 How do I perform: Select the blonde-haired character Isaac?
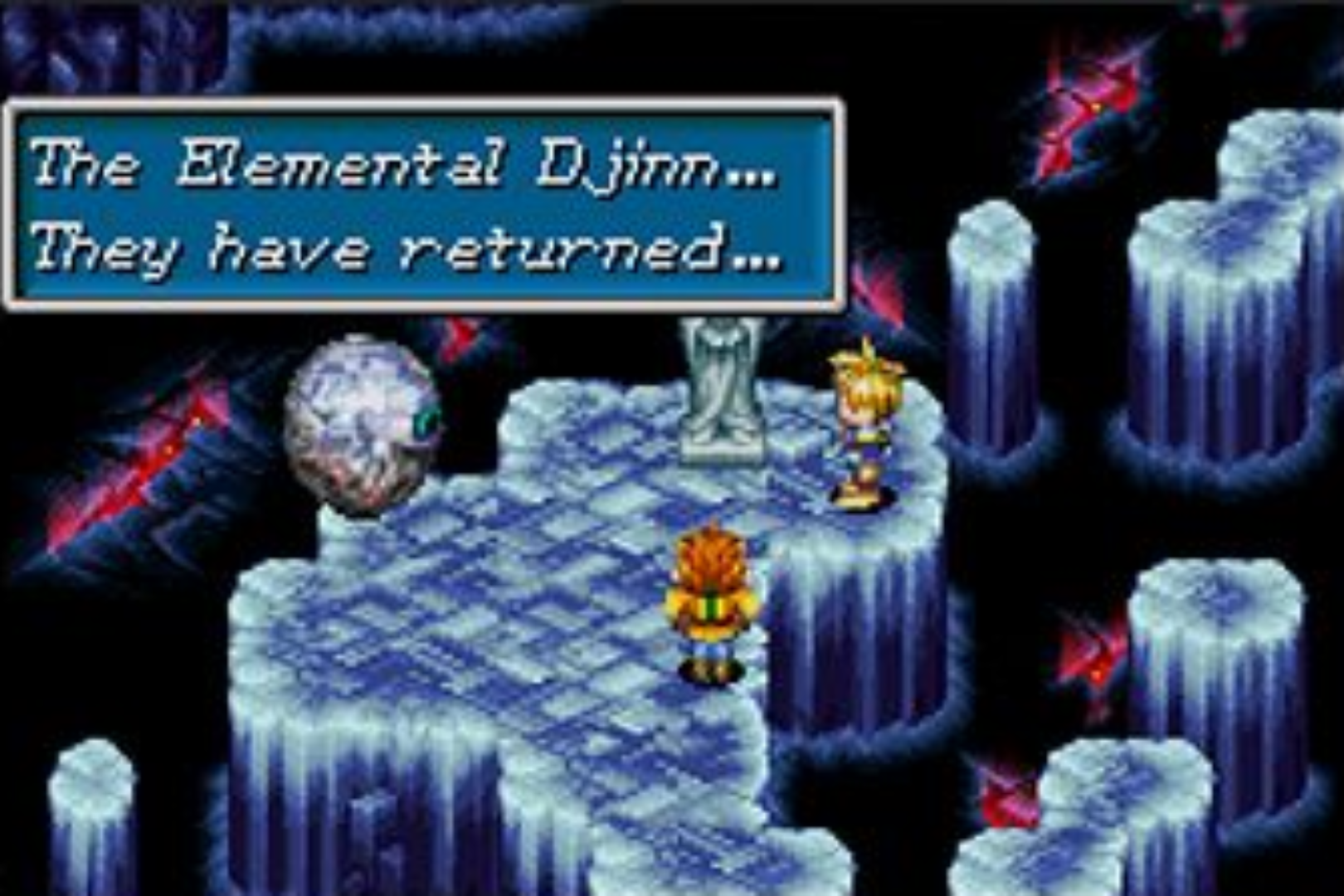click(x=863, y=423)
